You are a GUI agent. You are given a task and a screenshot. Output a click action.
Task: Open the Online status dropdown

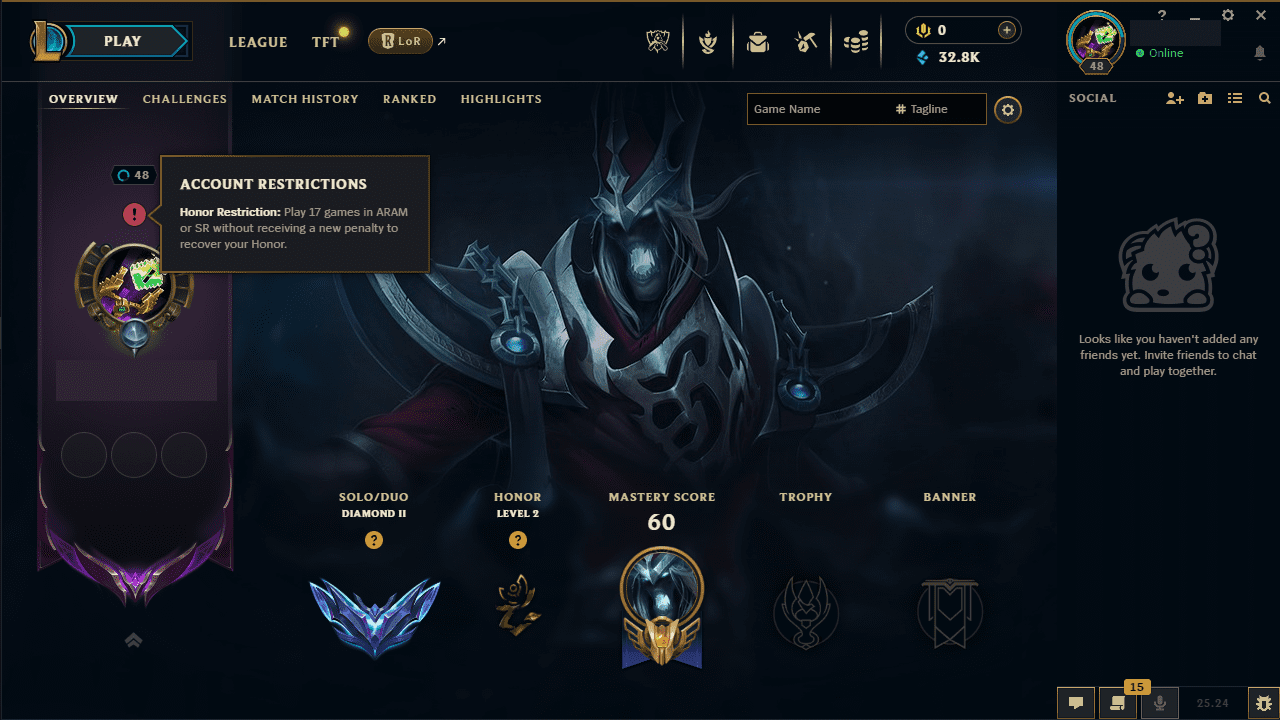(1159, 53)
